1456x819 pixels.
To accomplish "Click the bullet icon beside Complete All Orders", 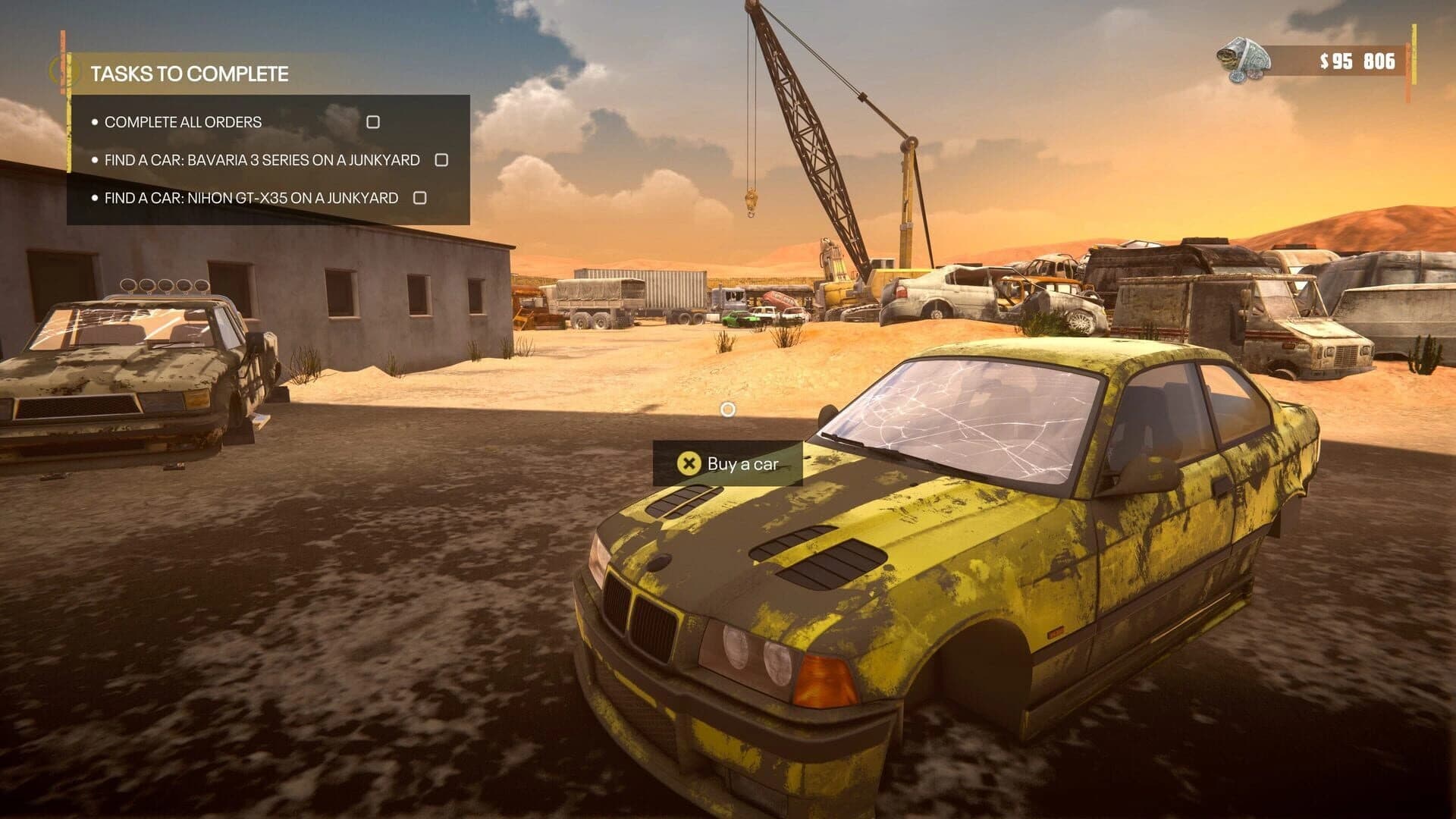I will 96,121.
